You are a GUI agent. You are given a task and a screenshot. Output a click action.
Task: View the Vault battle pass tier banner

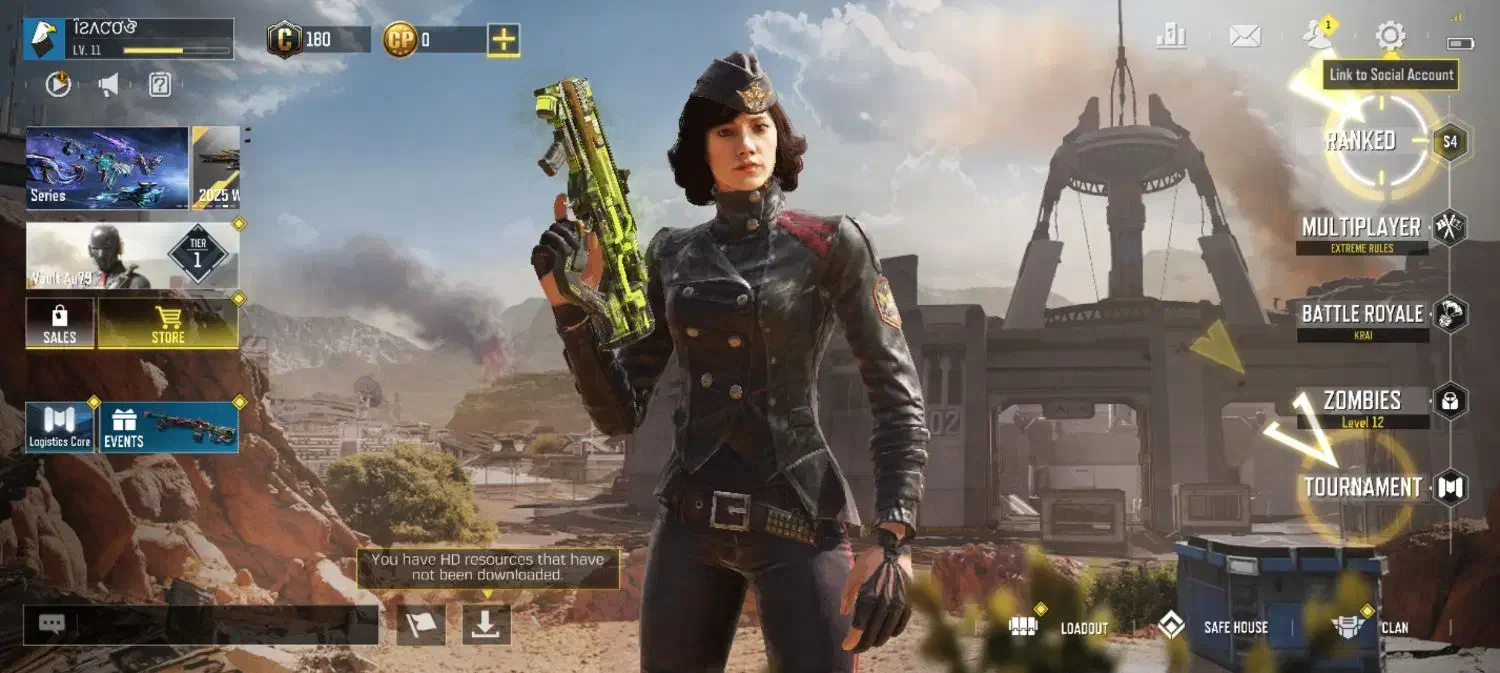(x=132, y=256)
